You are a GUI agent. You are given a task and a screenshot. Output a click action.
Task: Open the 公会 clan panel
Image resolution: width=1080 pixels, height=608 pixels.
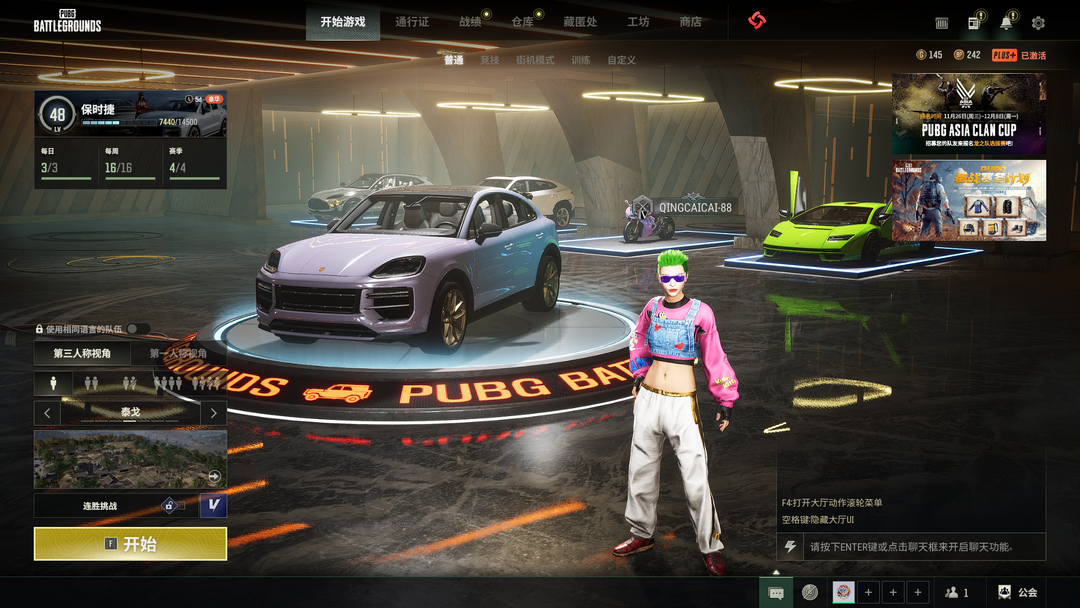[1017, 592]
